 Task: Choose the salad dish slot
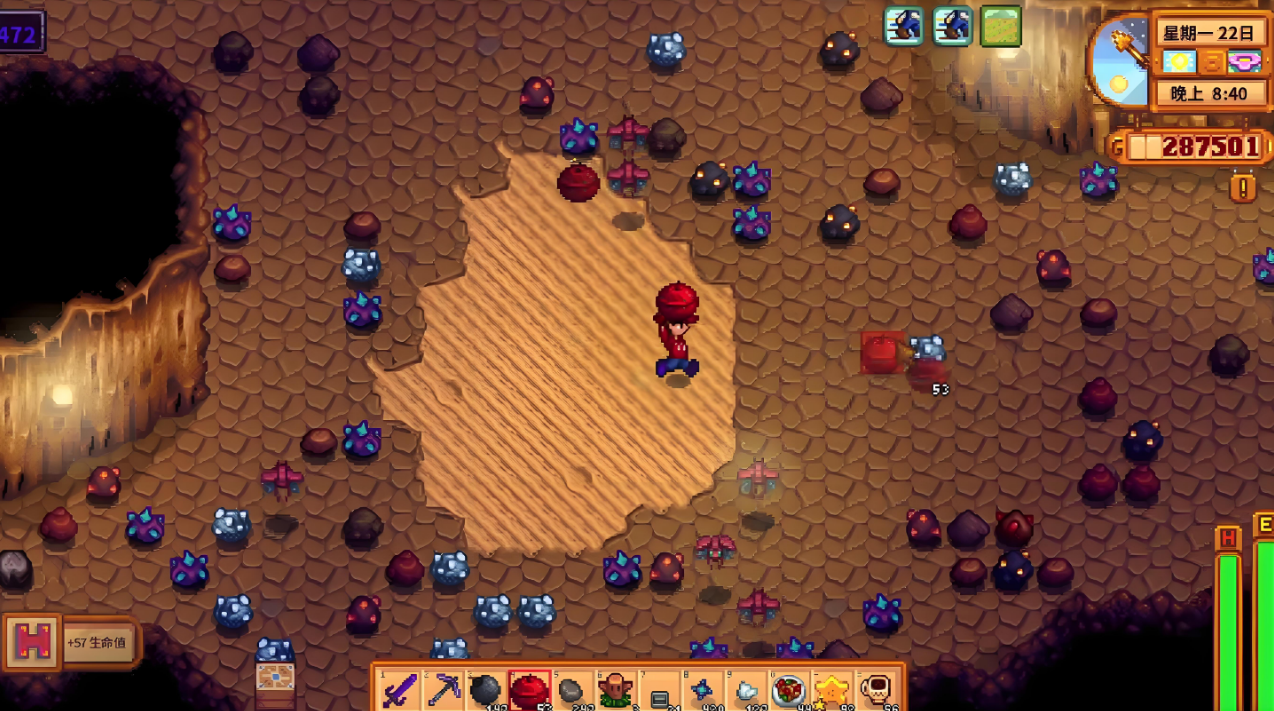pyautogui.click(x=789, y=689)
